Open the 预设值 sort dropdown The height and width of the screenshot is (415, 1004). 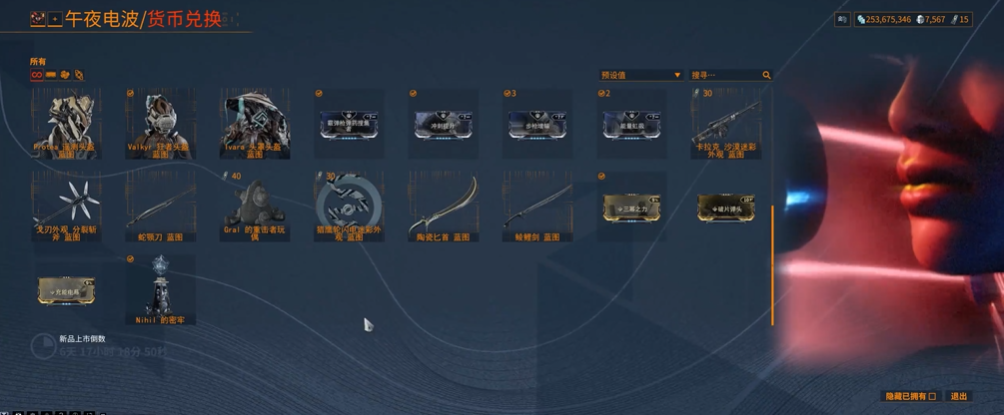pyautogui.click(x=640, y=75)
